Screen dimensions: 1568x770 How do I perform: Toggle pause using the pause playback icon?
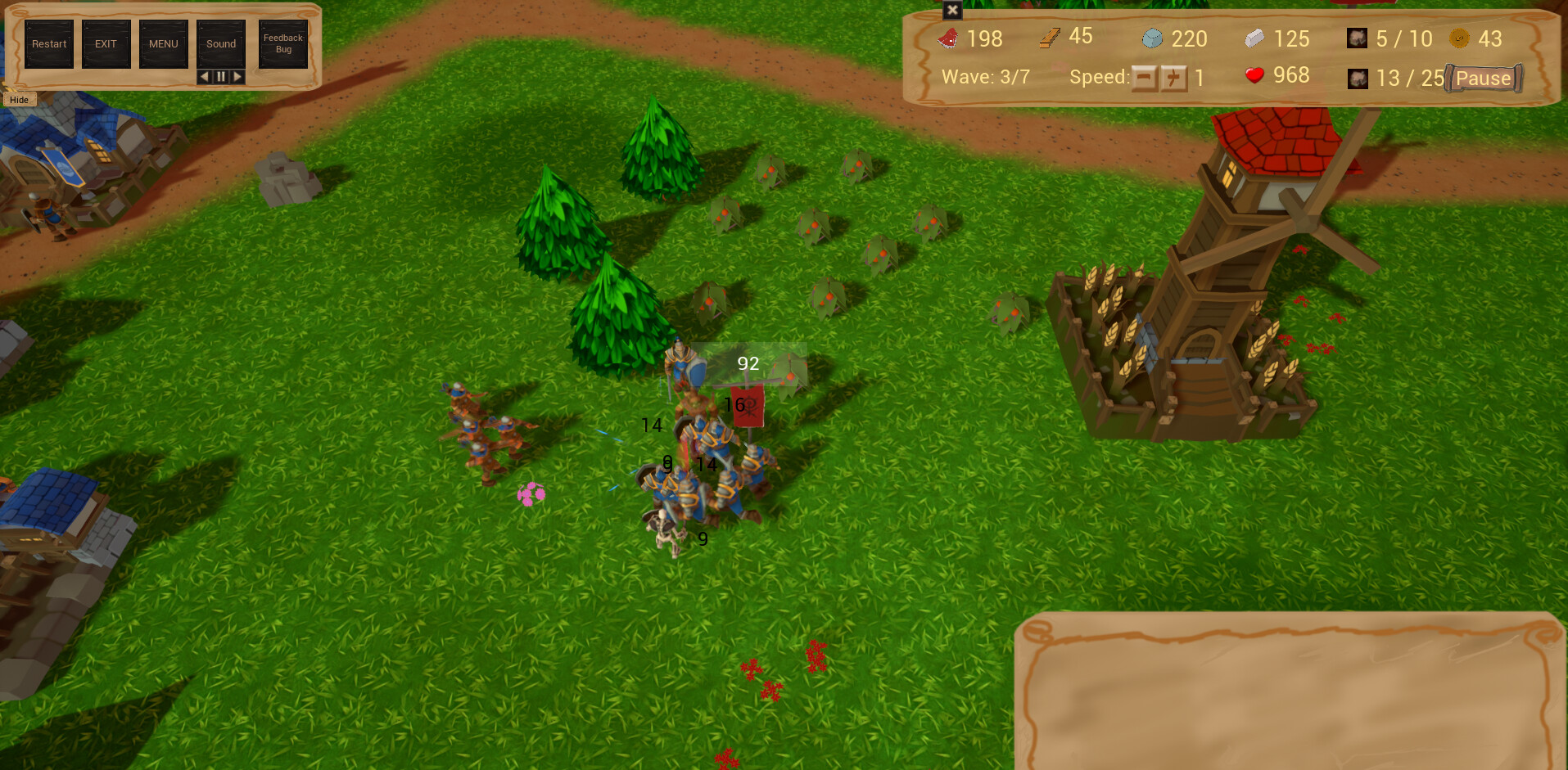(220, 76)
